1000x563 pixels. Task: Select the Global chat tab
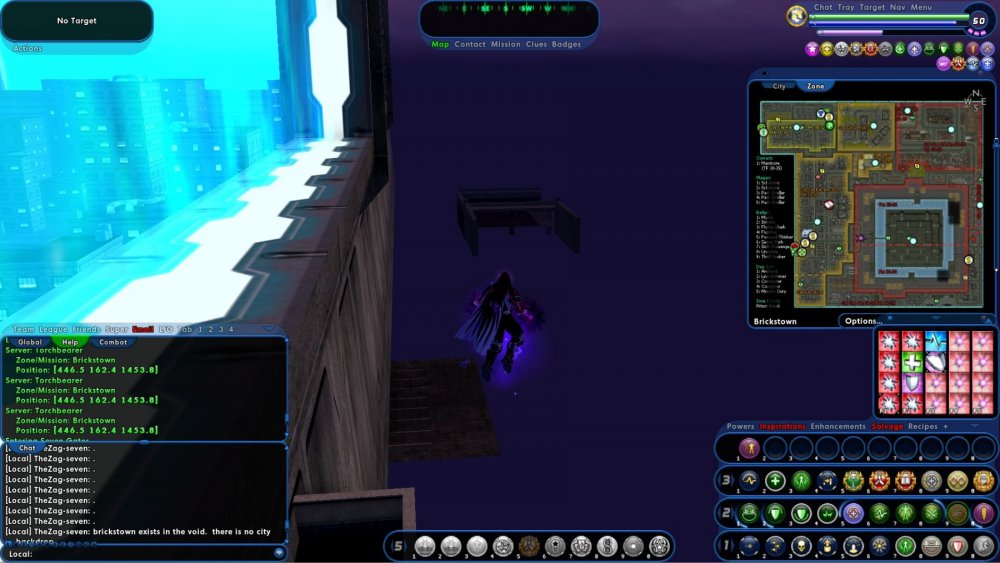30,342
